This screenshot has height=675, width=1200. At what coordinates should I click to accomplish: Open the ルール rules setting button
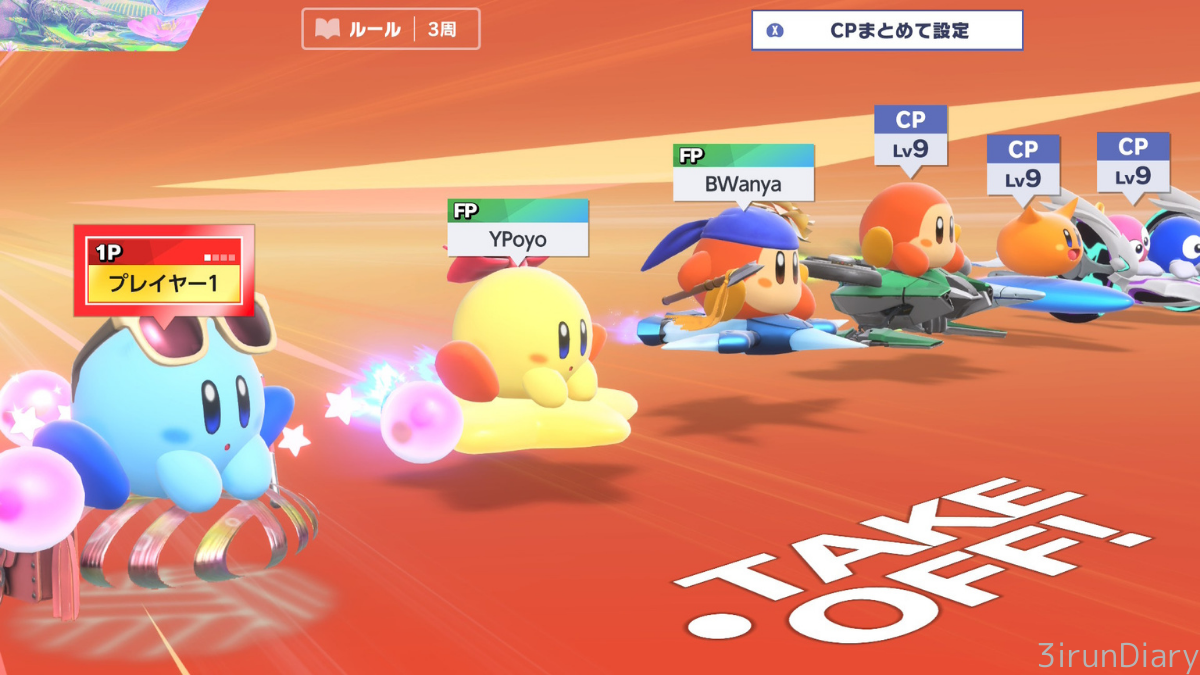click(390, 29)
